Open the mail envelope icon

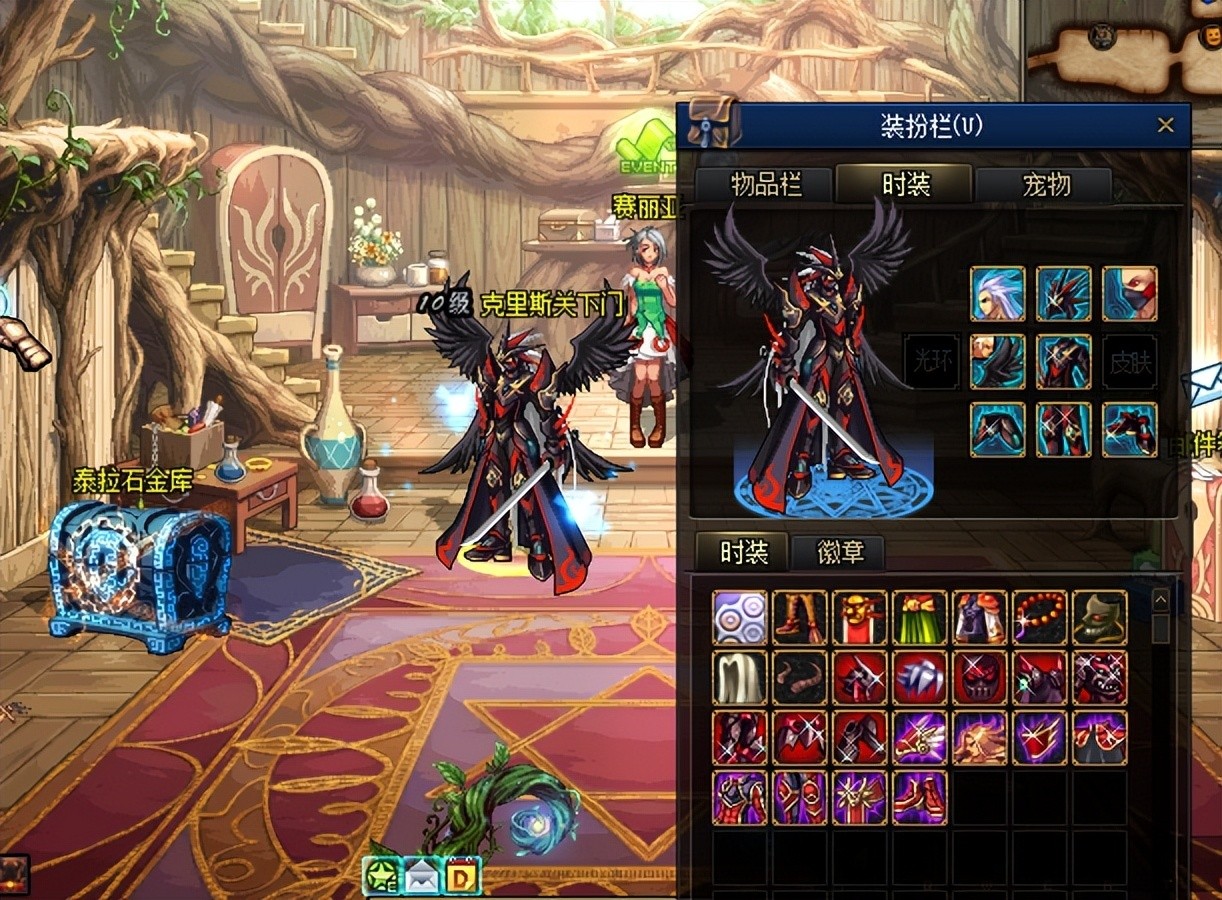point(421,877)
